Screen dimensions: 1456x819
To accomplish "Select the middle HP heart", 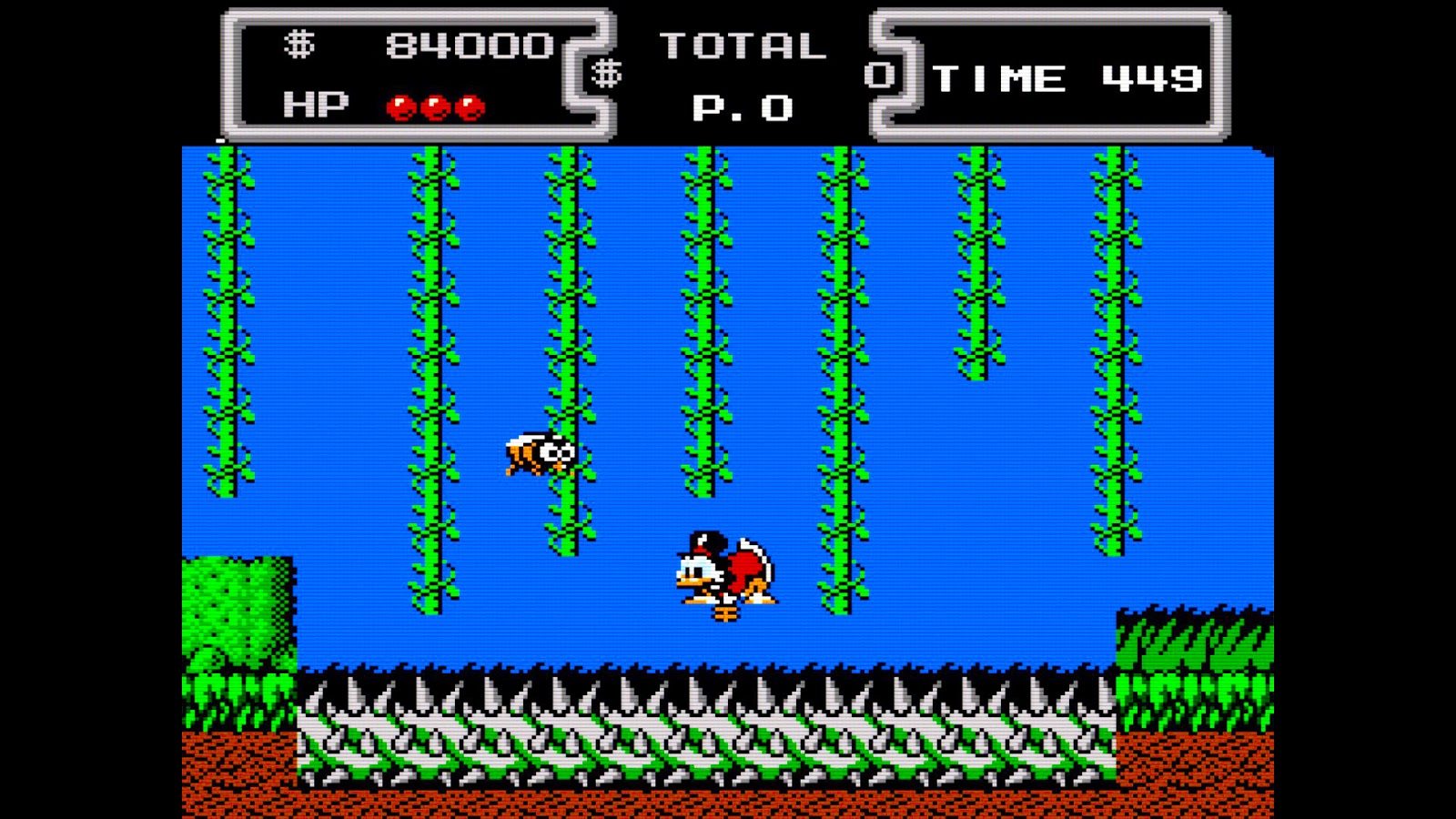I will point(437,107).
